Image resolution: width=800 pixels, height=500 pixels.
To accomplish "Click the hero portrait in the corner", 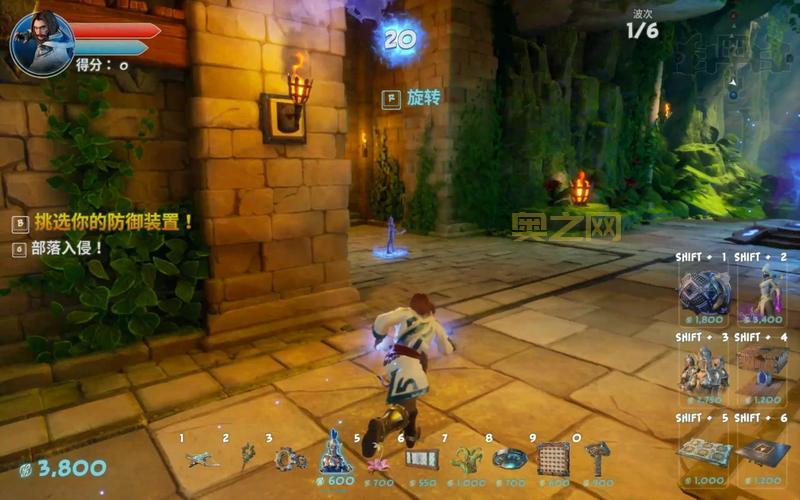I will pos(42,45).
